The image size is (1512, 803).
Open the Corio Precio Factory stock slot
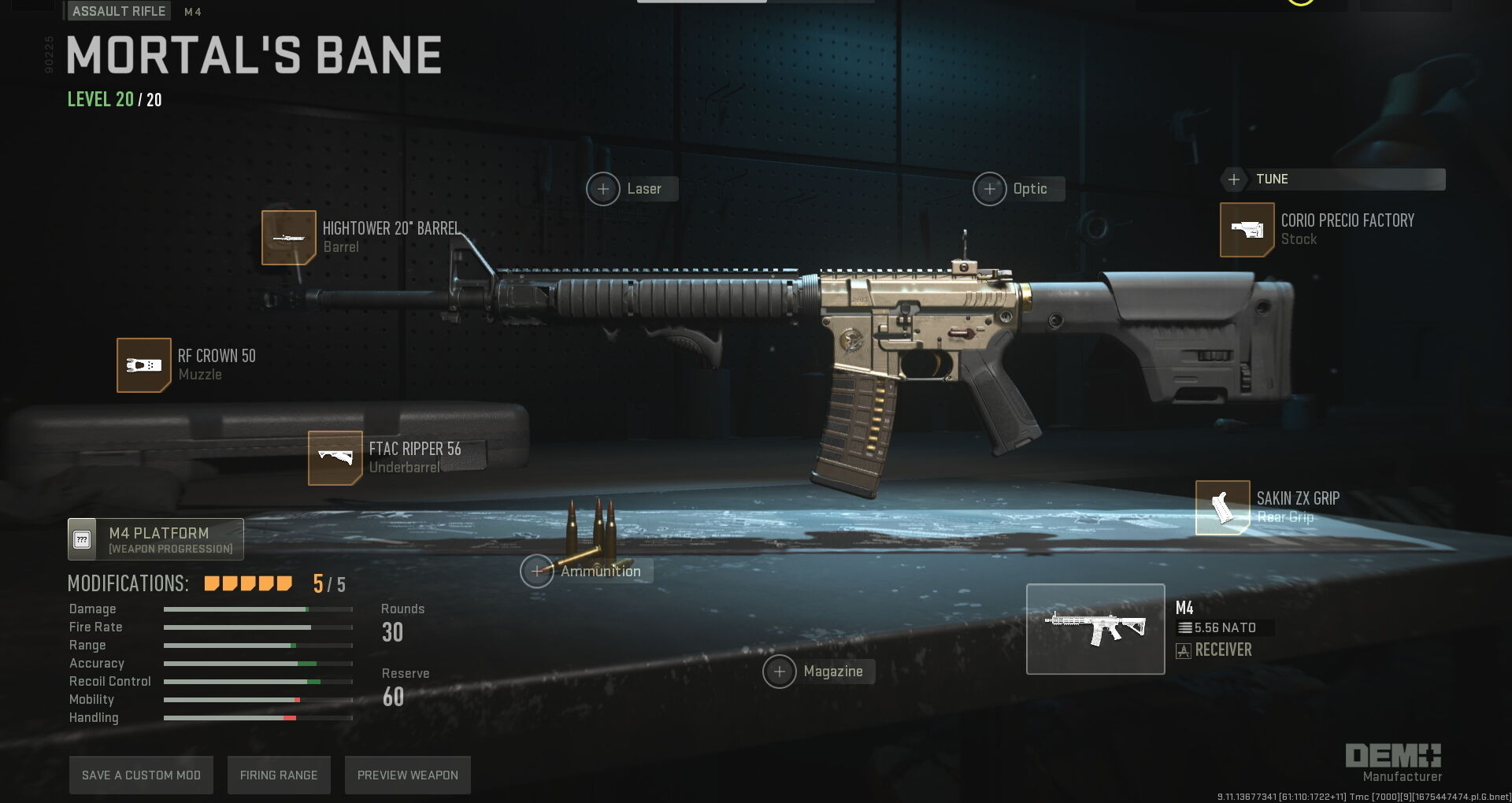click(1247, 230)
